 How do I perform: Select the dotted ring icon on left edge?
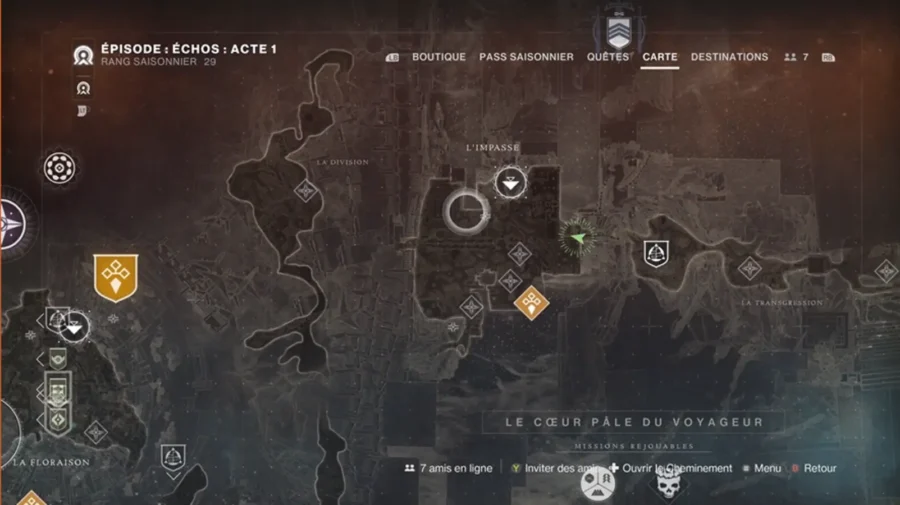(x=59, y=168)
